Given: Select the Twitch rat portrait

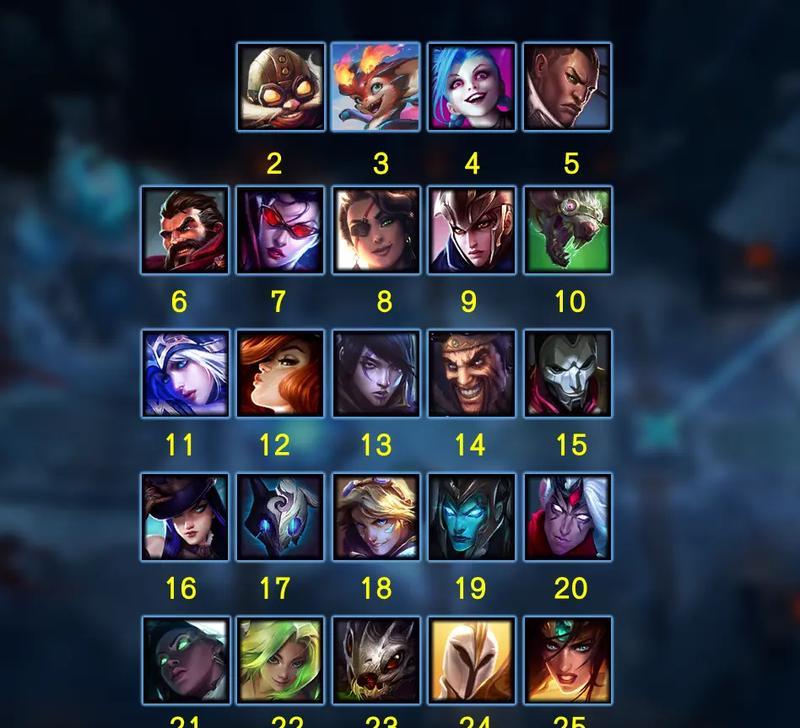Looking at the screenshot, I should coord(567,230).
